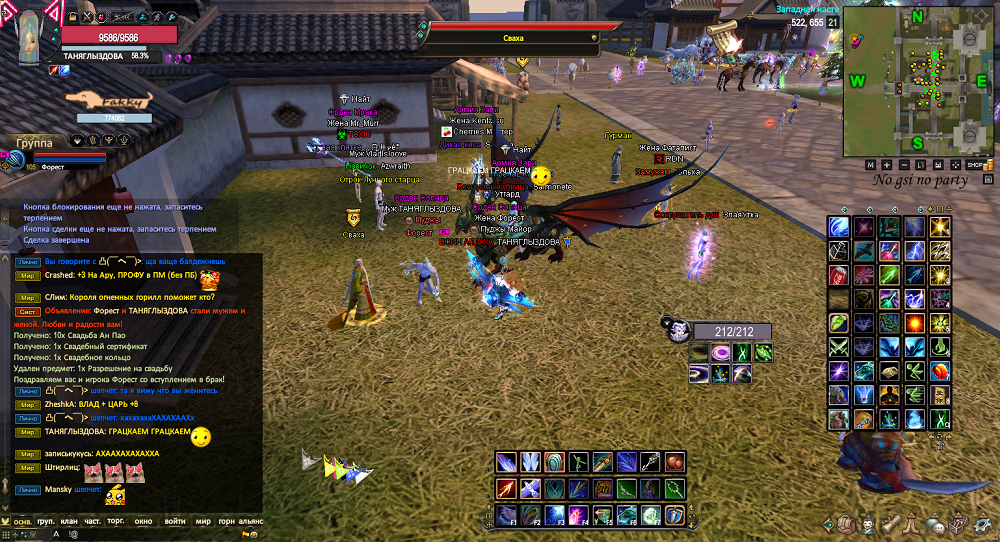The width and height of the screenshot is (1000, 542).
Task: Select the target frame named Сваха
Action: pyautogui.click(x=513, y=38)
